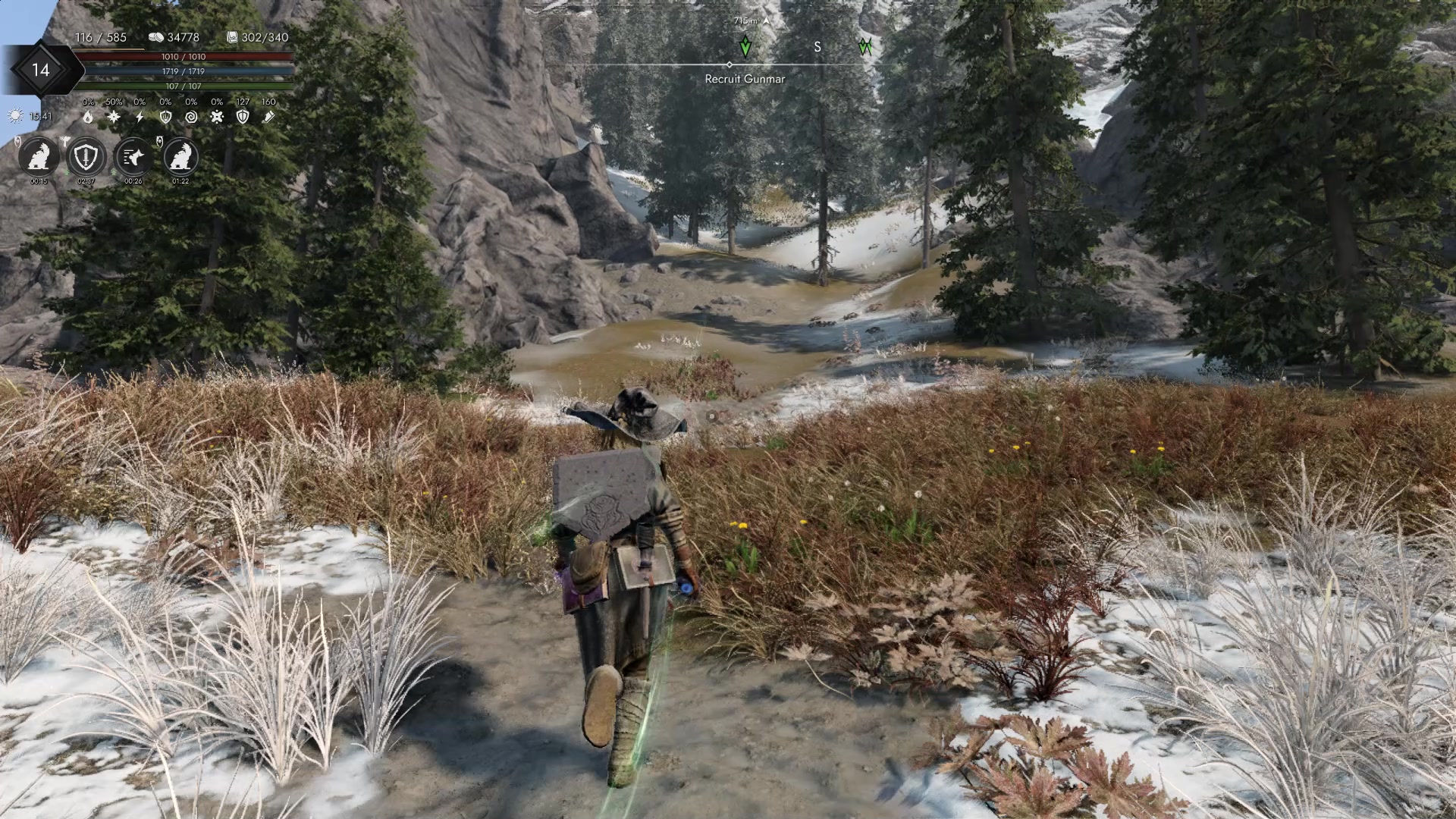Click the shield-and-sword buff icon
This screenshot has width=1456, height=819.
pos(86,157)
